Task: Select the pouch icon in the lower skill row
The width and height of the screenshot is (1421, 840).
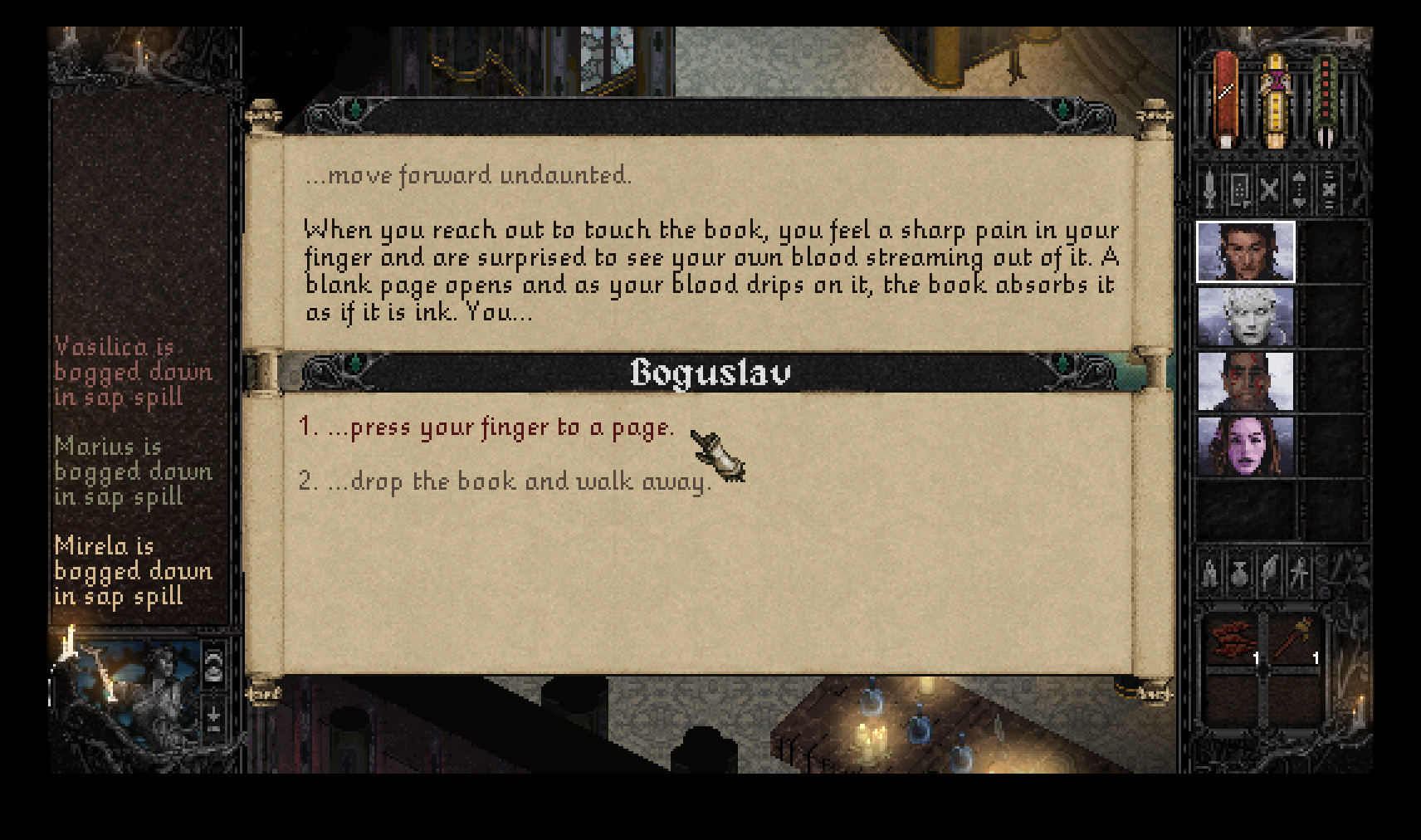Action: tap(1238, 573)
